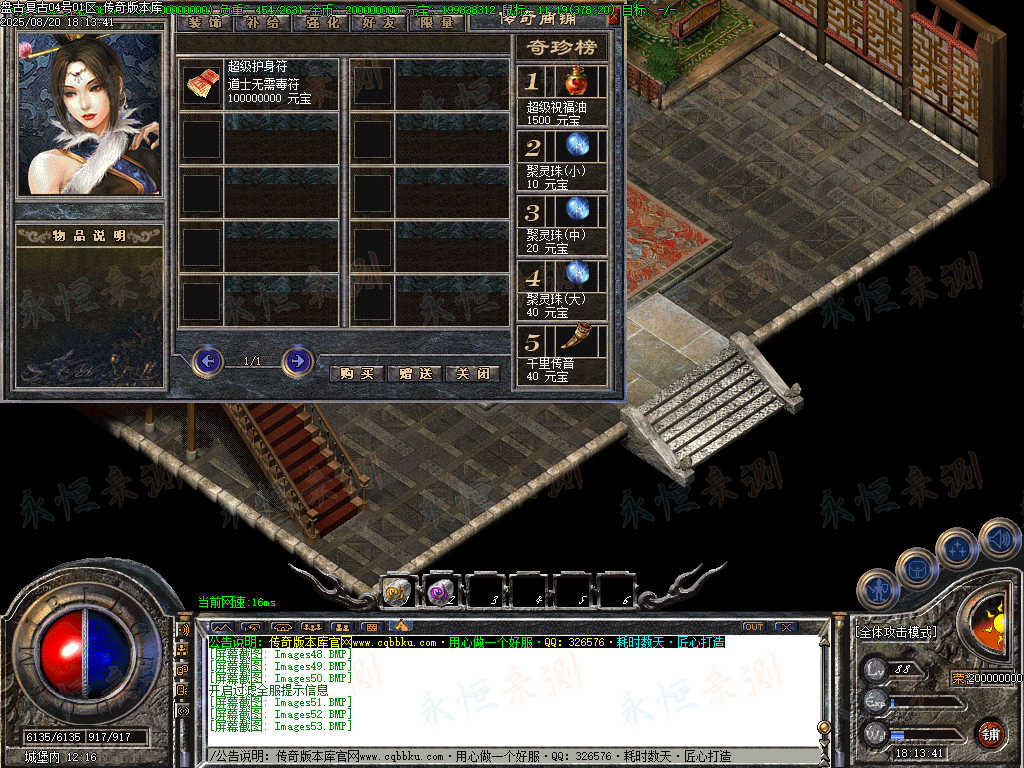Image resolution: width=1024 pixels, height=768 pixels.
Task: Select the 强化 enhancement tab
Action: point(321,22)
